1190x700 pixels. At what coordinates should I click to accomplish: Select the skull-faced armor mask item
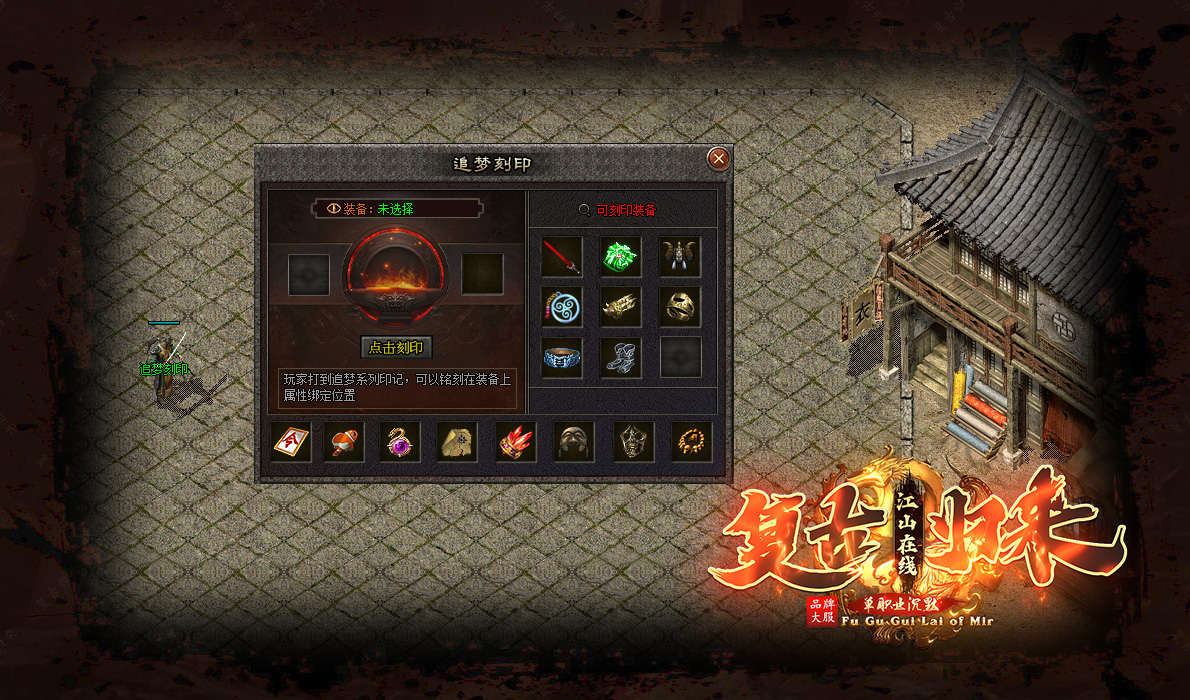pos(634,441)
